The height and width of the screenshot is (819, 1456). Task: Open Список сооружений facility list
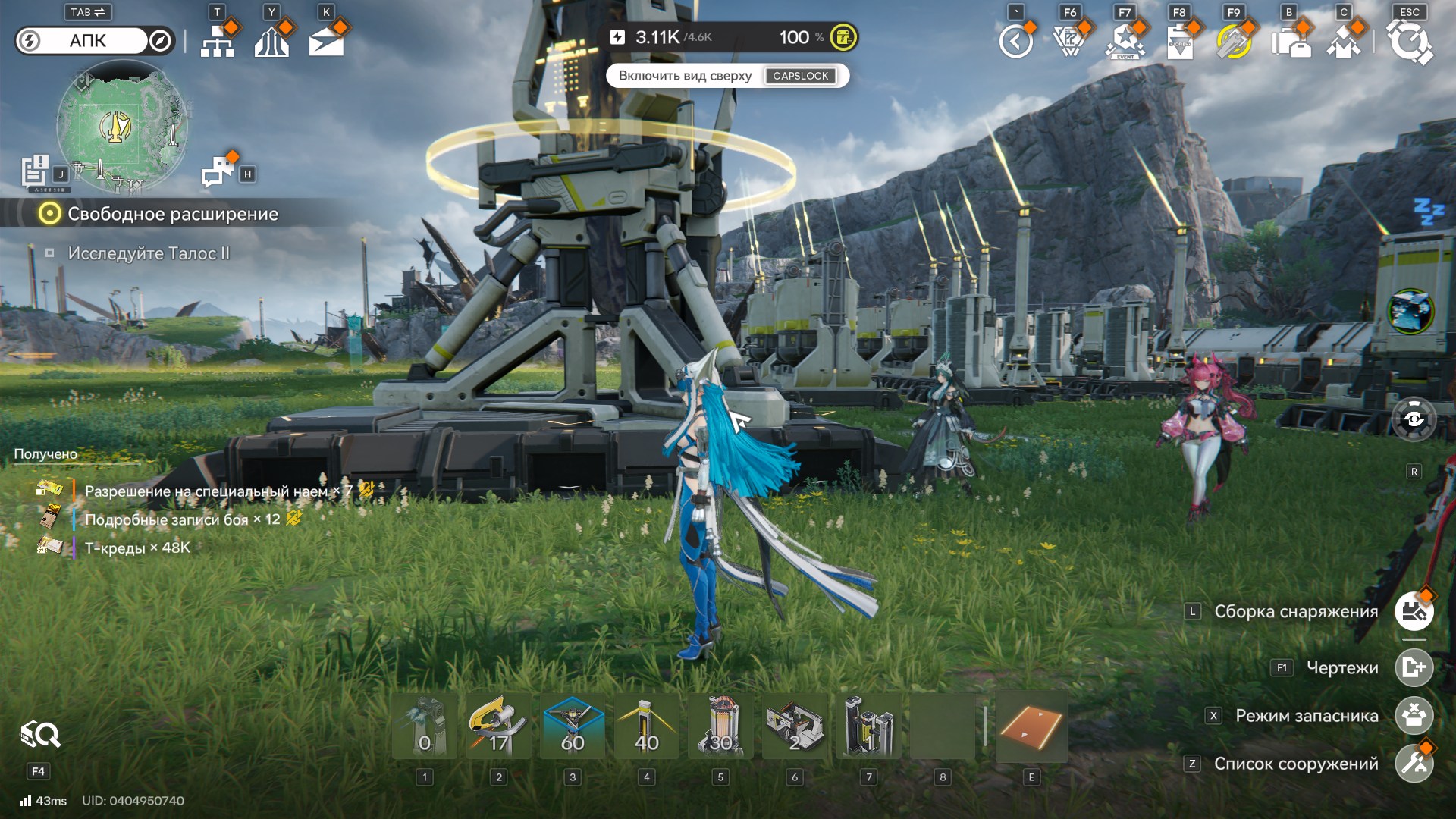[1414, 764]
